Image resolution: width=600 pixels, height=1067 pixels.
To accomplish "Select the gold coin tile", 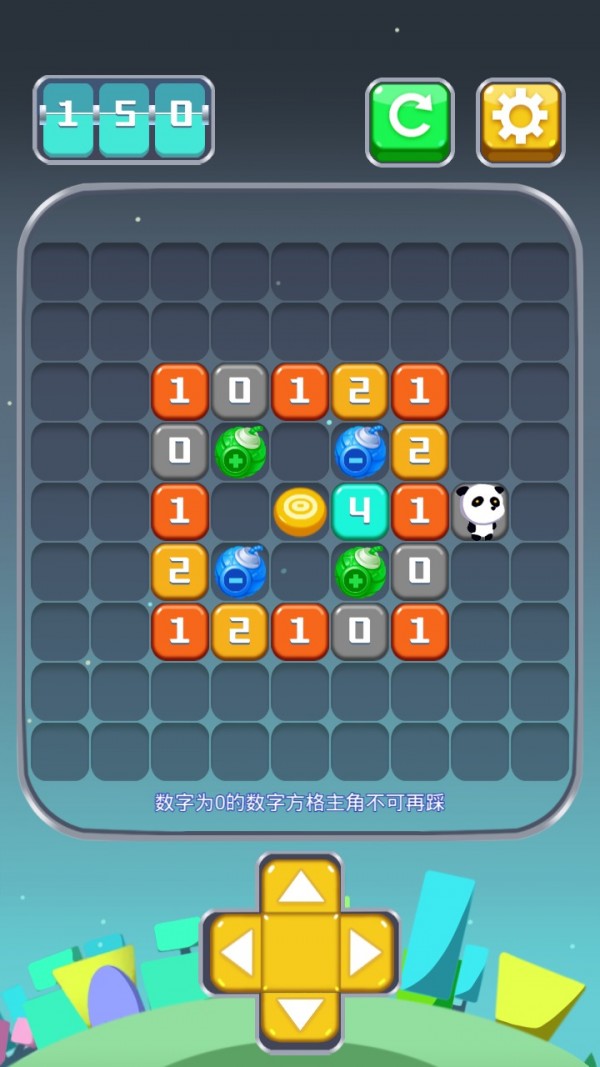I will [x=300, y=511].
